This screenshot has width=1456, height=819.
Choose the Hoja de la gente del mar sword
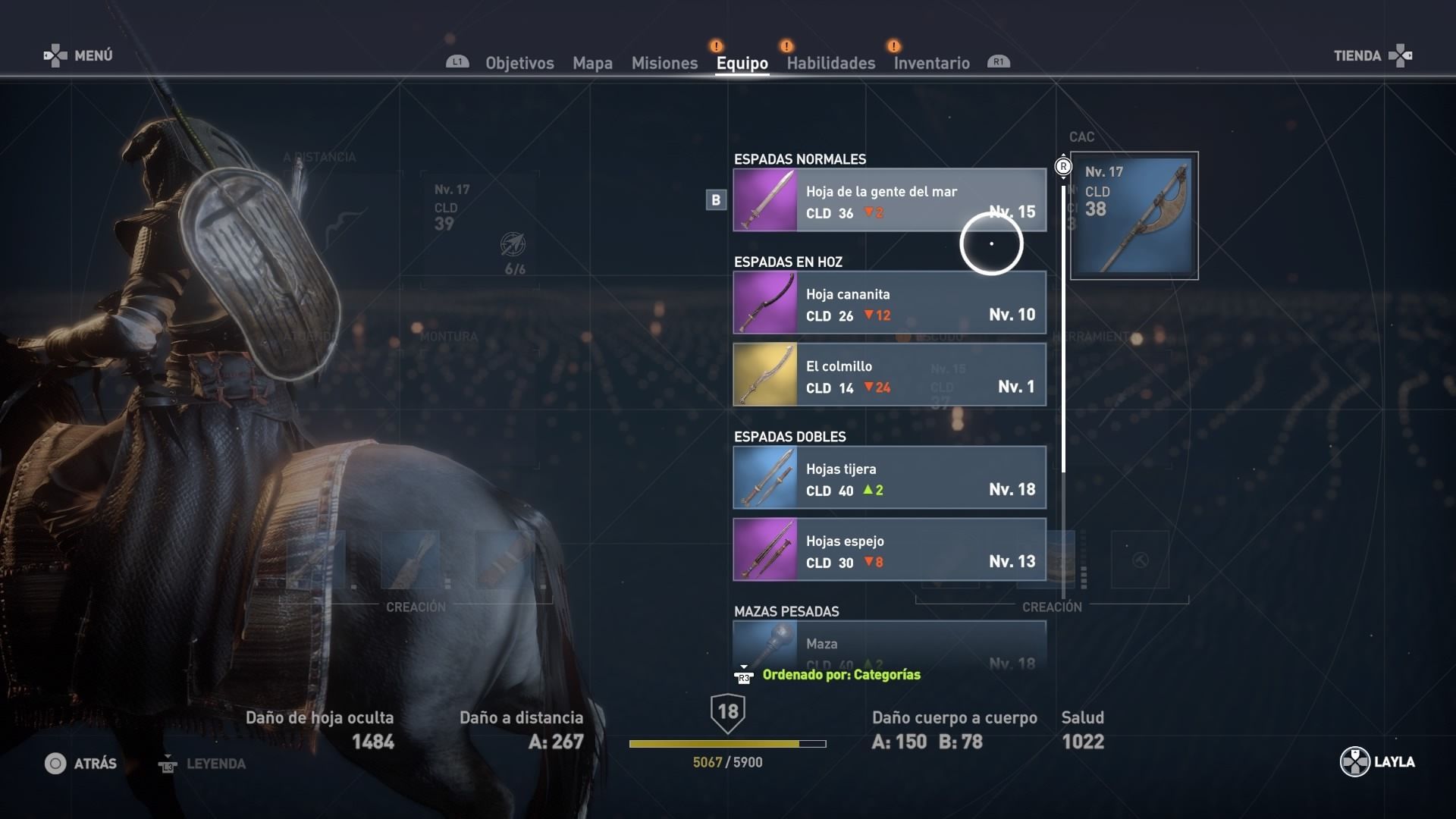point(889,200)
